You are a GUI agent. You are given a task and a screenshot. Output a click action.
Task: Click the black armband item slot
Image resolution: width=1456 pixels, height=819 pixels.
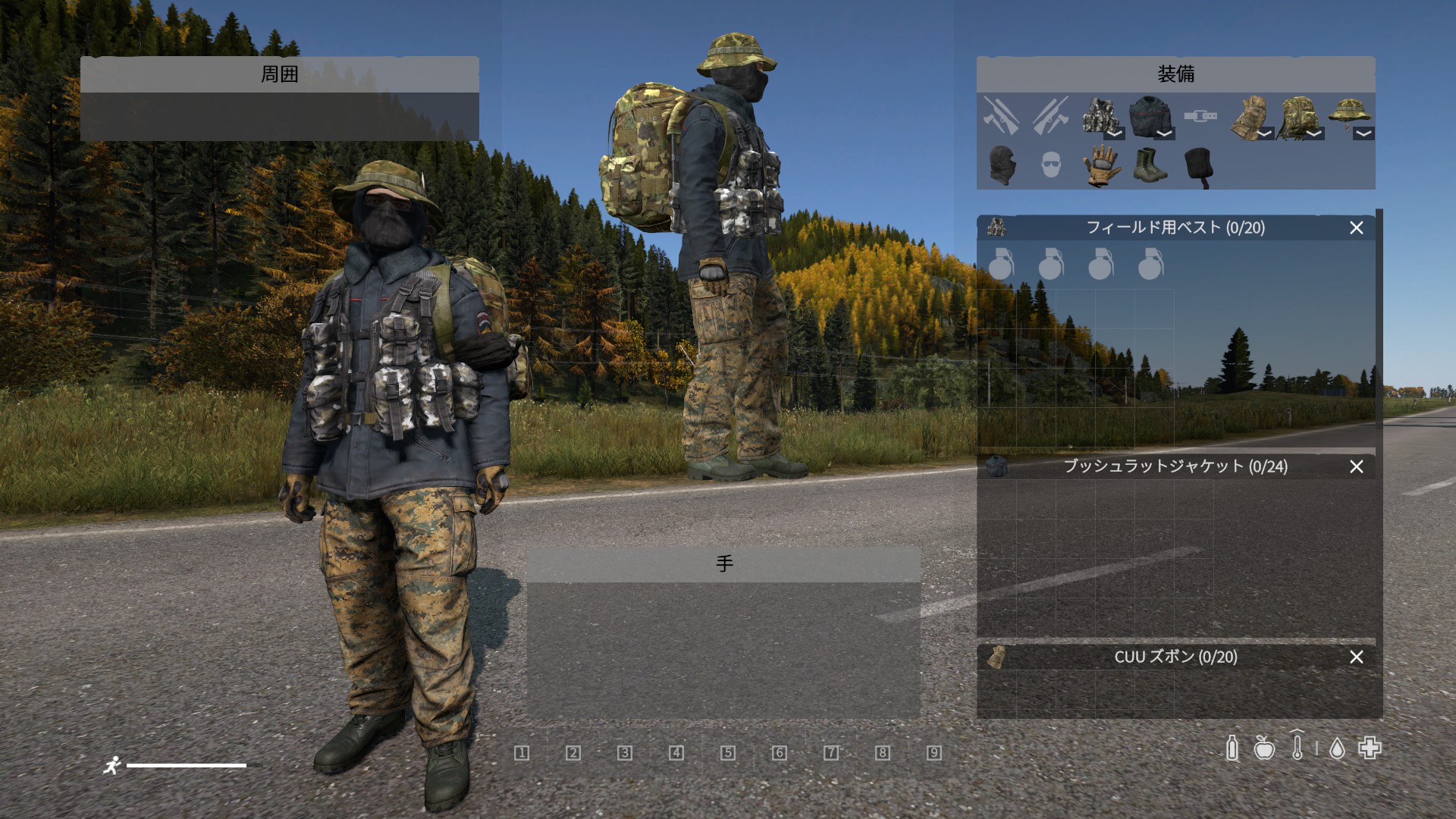1199,165
